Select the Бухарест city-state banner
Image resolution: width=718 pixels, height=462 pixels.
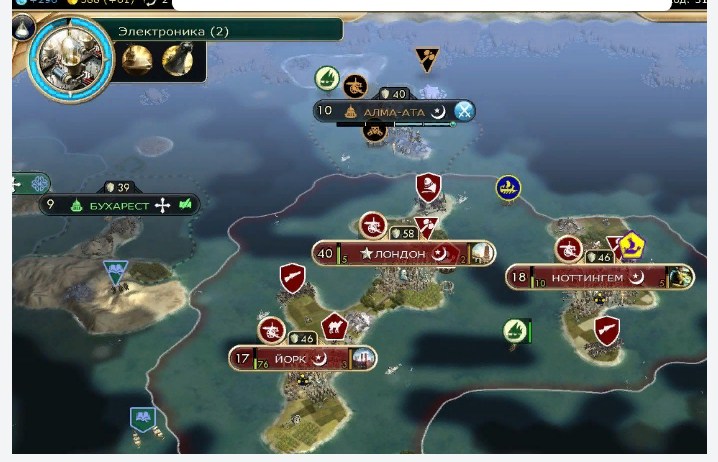tap(119, 205)
